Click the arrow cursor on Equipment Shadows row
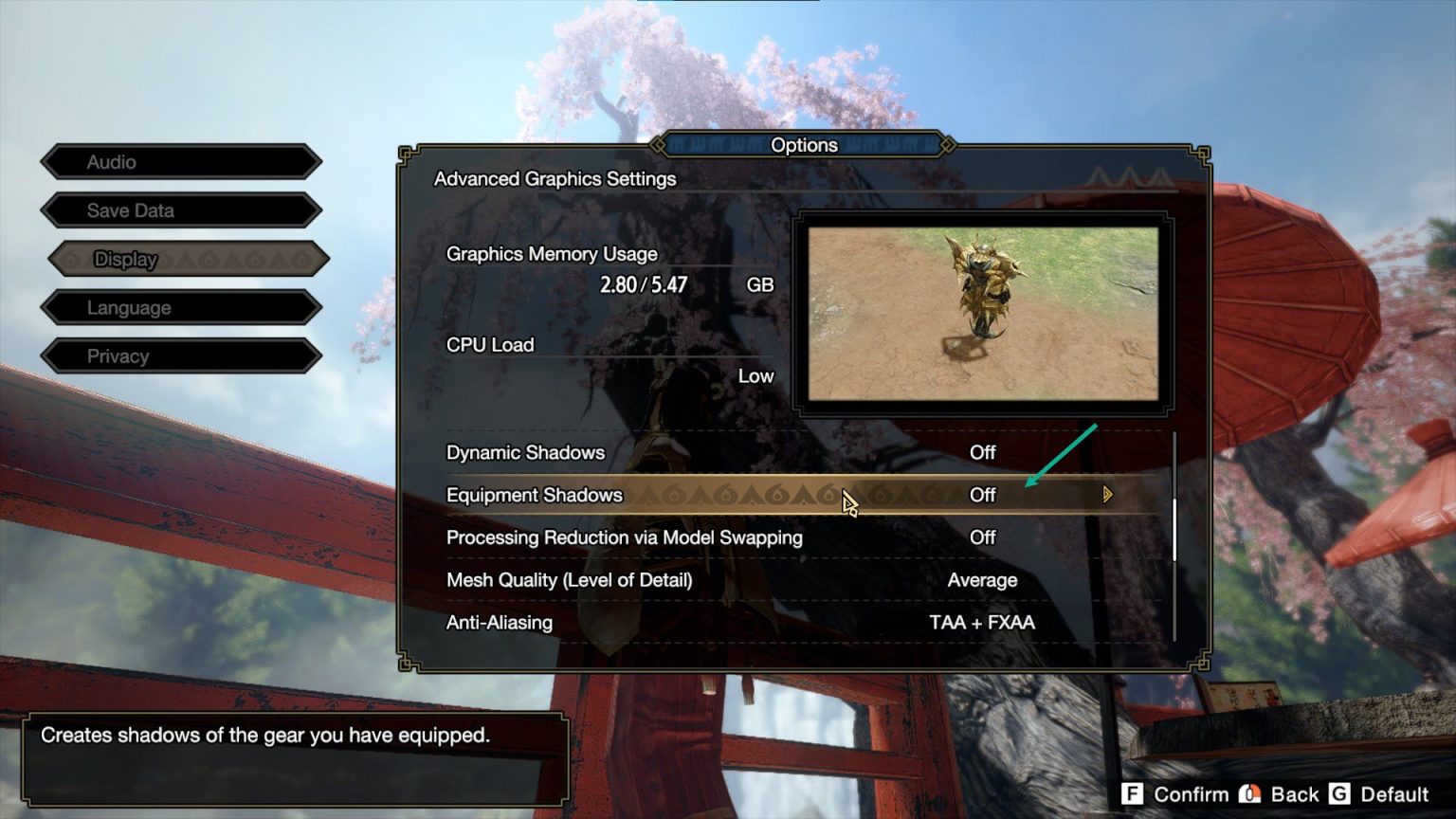 point(848,501)
